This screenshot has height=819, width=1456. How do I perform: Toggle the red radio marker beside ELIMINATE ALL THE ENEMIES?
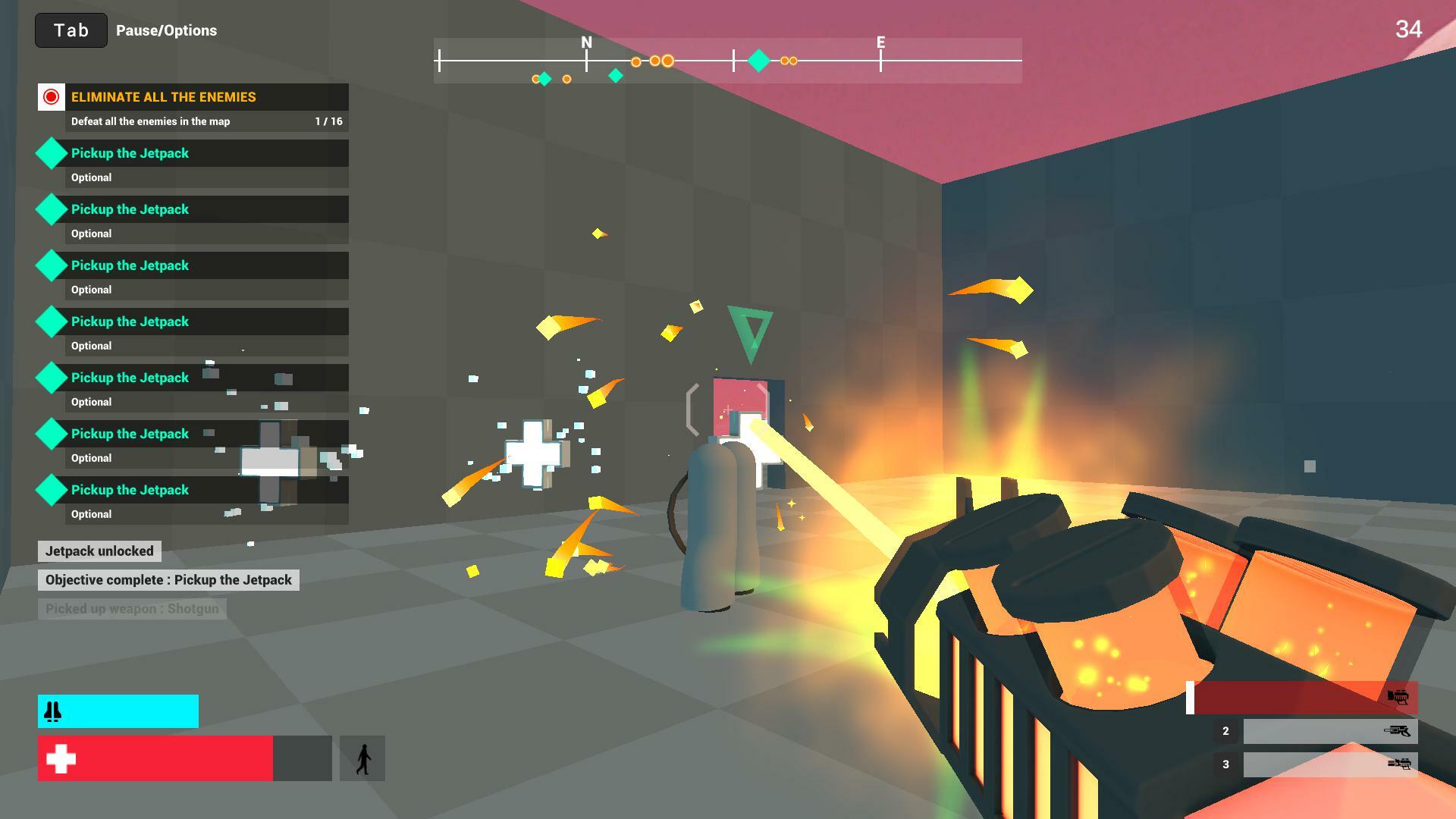tap(51, 97)
